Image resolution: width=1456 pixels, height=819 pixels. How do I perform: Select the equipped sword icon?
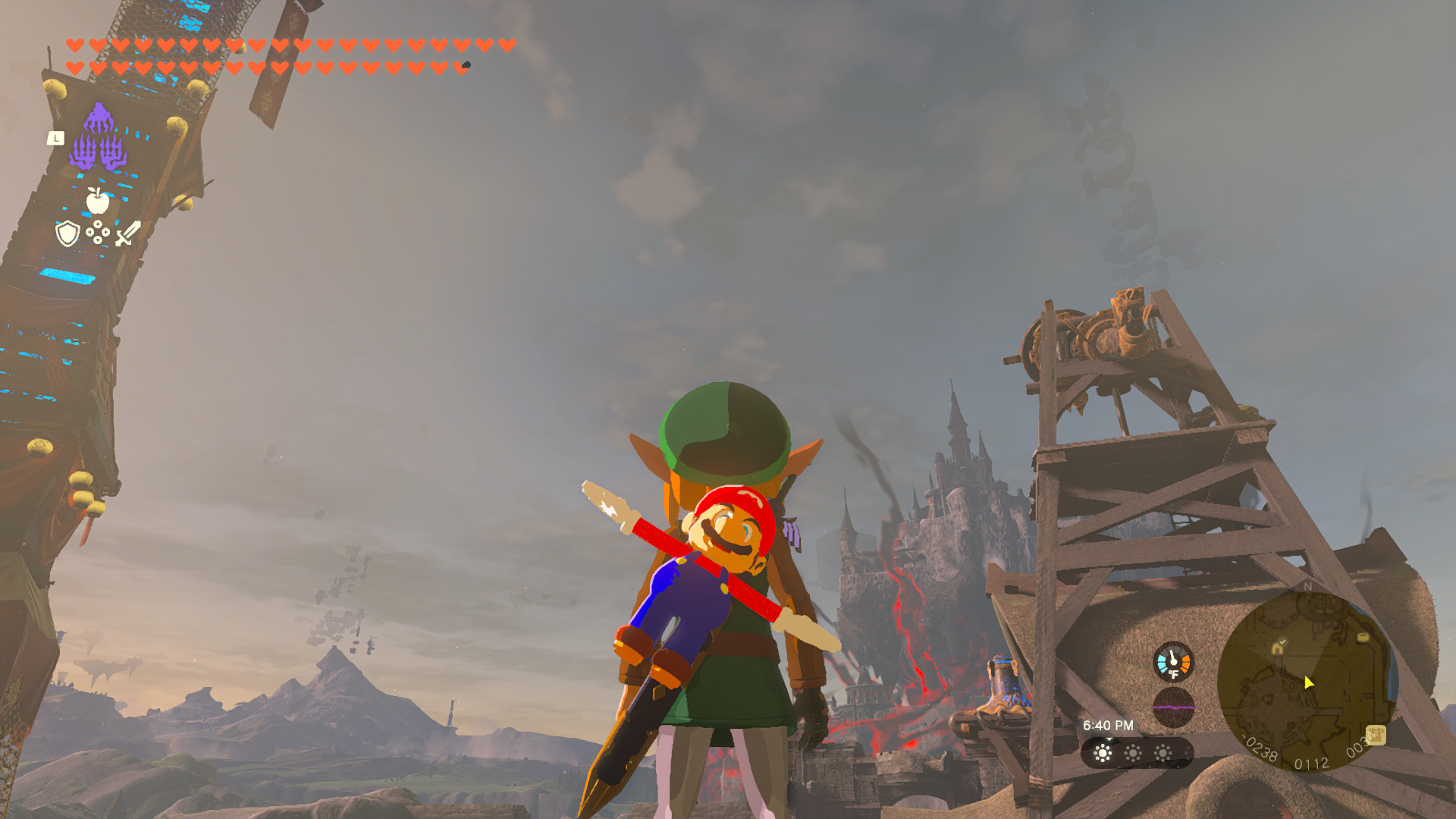pyautogui.click(x=127, y=234)
